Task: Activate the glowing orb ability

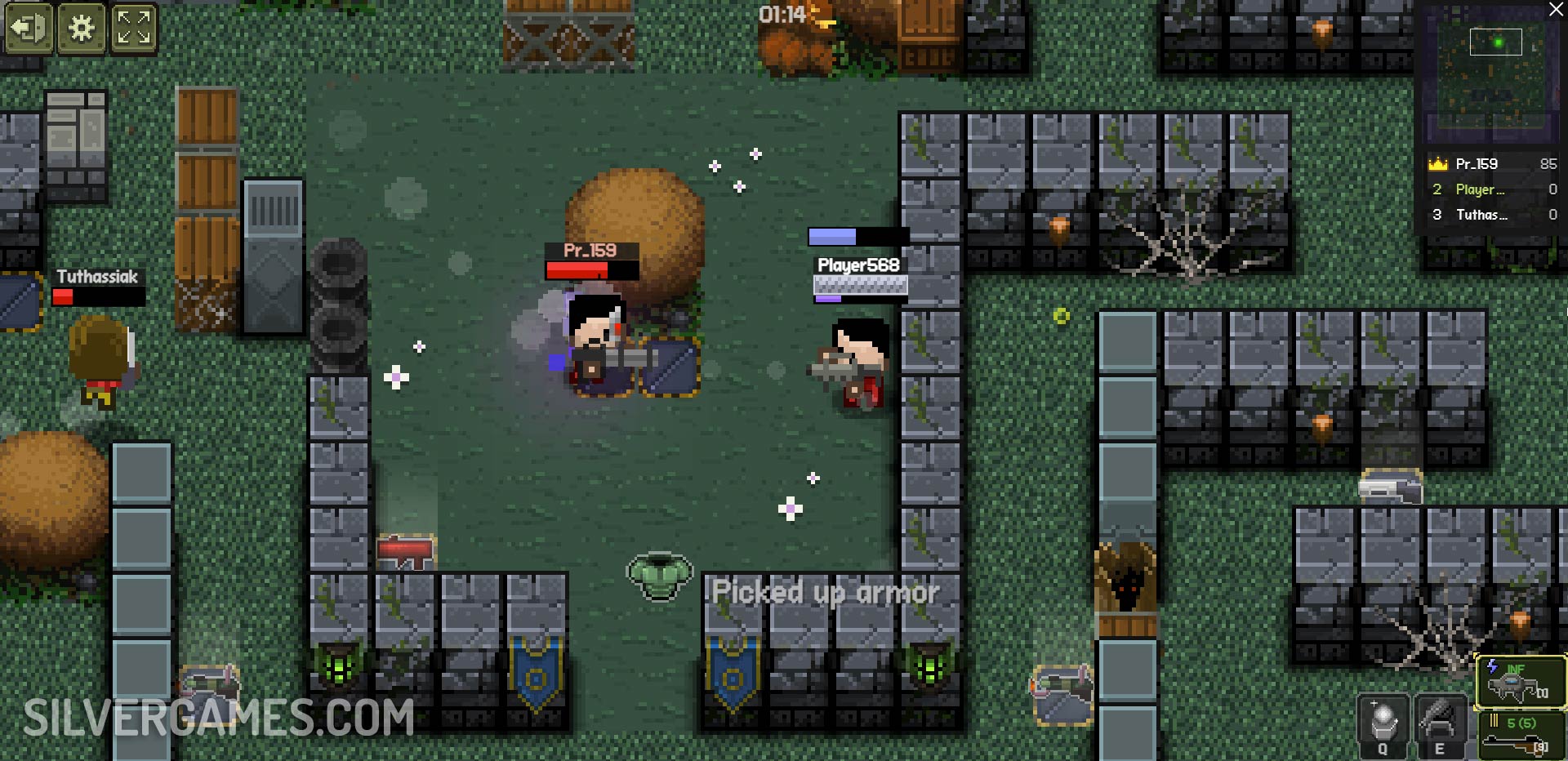Action: click(x=1383, y=726)
